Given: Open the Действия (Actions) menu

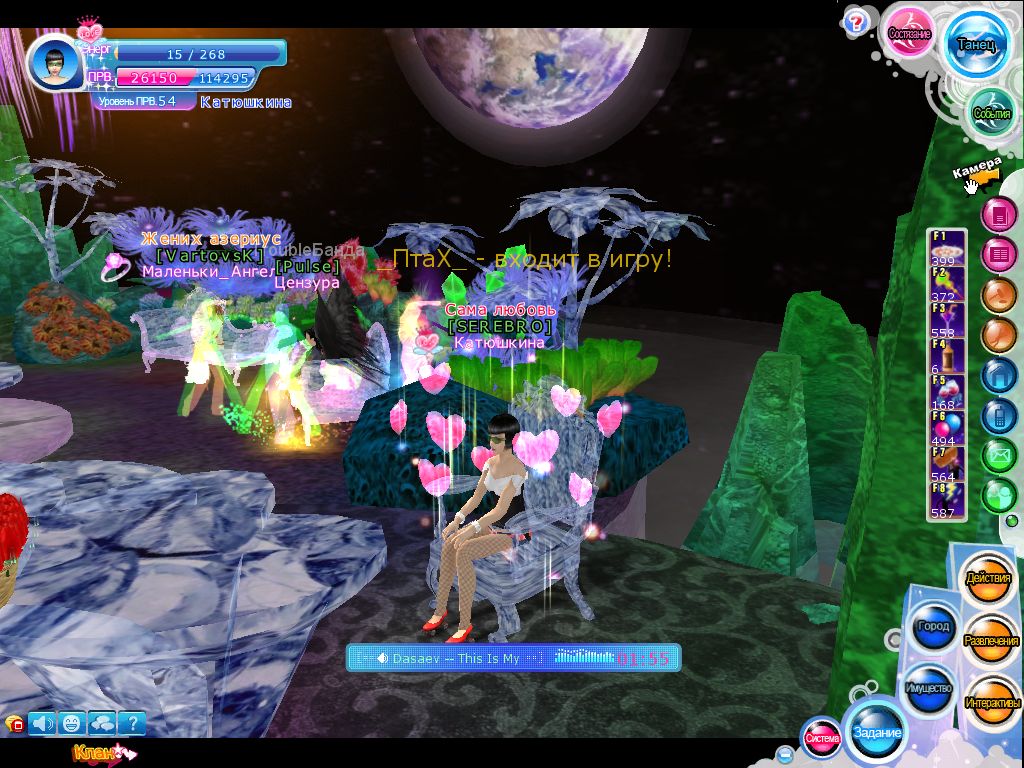Looking at the screenshot, I should (x=987, y=580).
